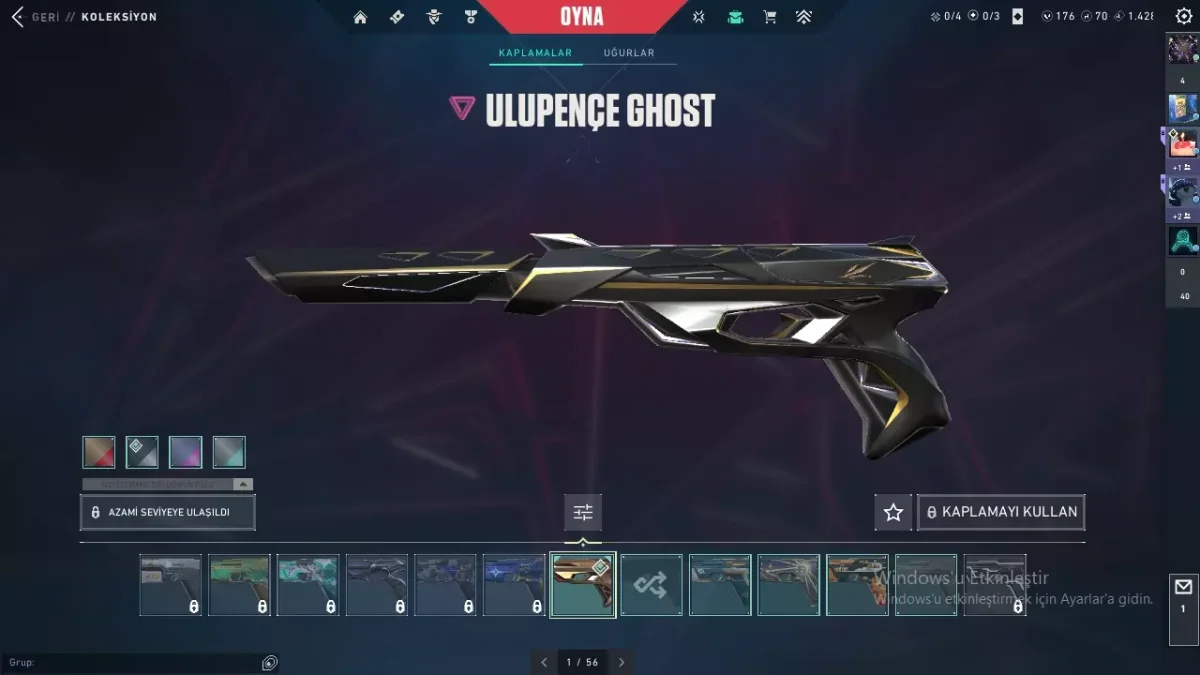This screenshot has width=1200, height=675.
Task: Open the mail envelope icon
Action: pos(1183,588)
